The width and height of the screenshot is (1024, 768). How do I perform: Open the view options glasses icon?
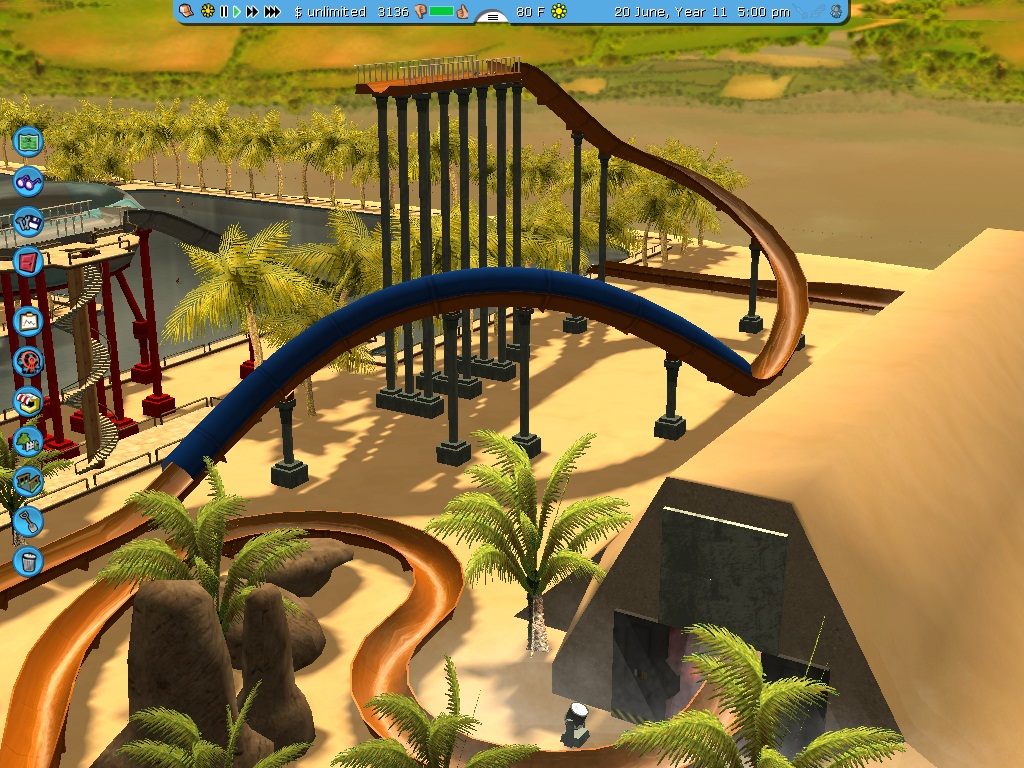click(x=29, y=182)
